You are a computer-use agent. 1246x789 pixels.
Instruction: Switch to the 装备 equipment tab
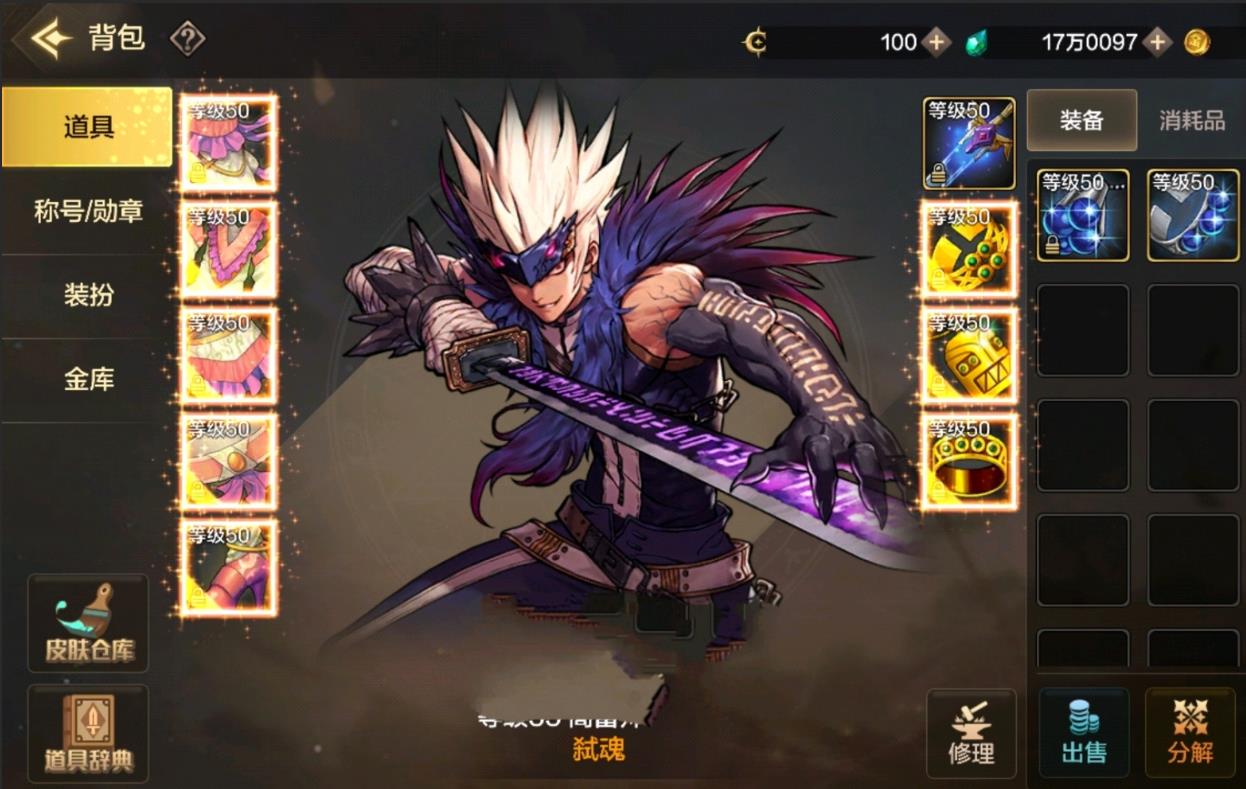[1081, 120]
